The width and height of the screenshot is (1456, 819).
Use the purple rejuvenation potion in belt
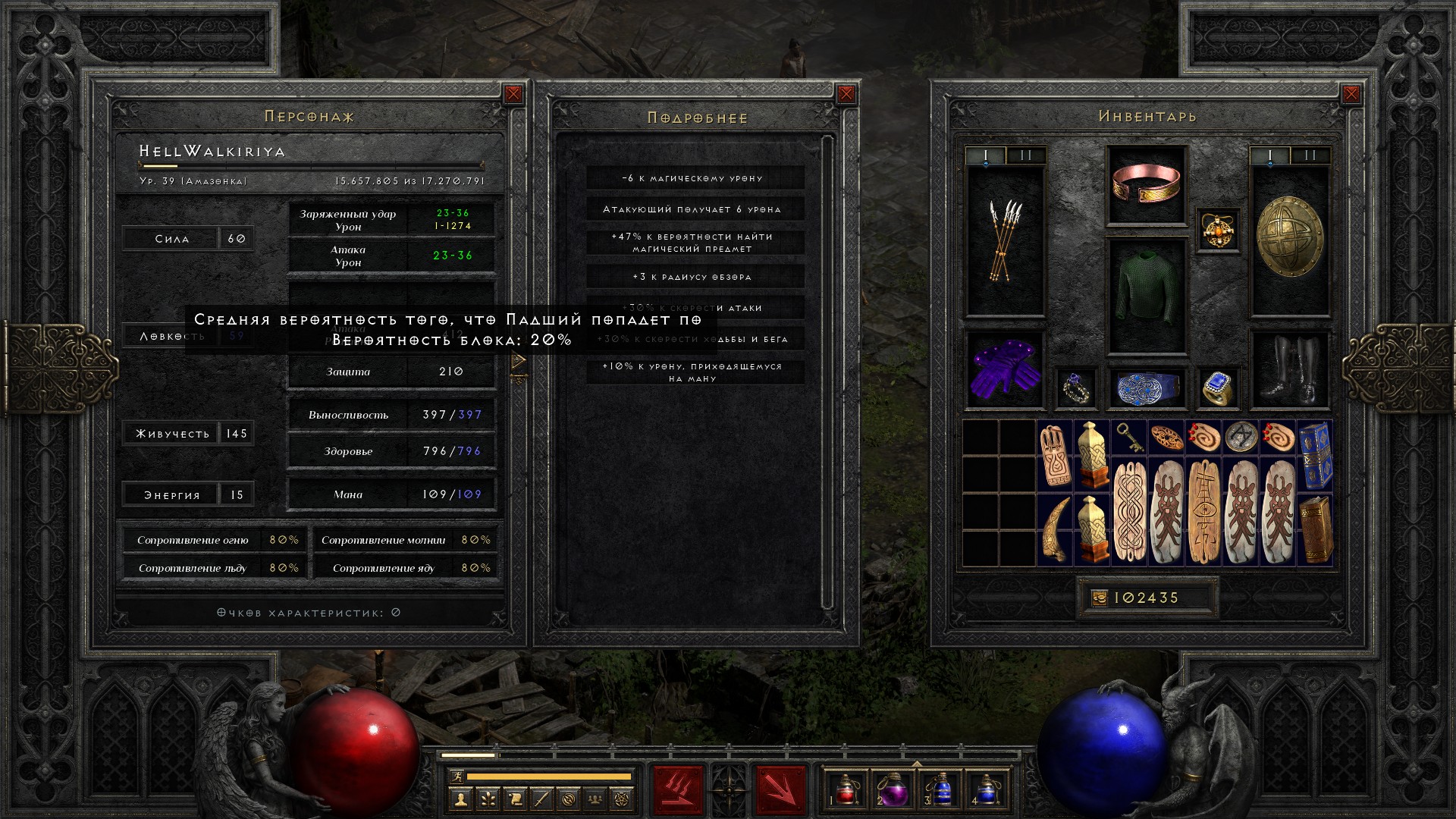coord(893,789)
